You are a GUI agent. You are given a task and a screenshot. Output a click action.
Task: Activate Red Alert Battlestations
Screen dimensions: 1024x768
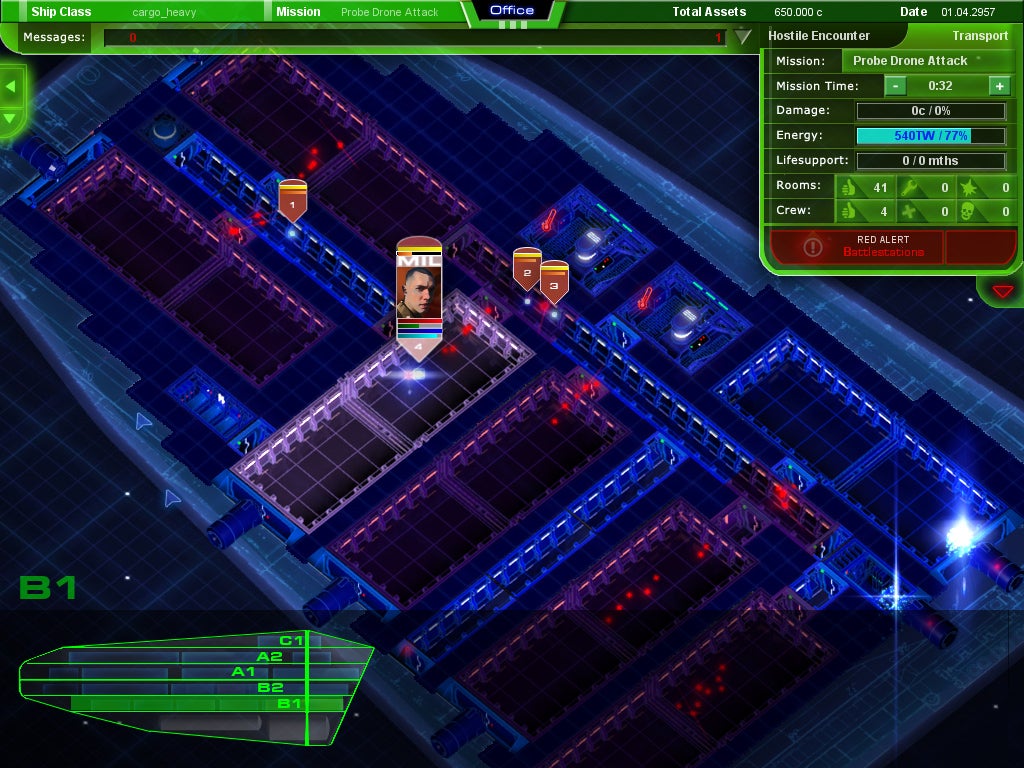coord(855,246)
